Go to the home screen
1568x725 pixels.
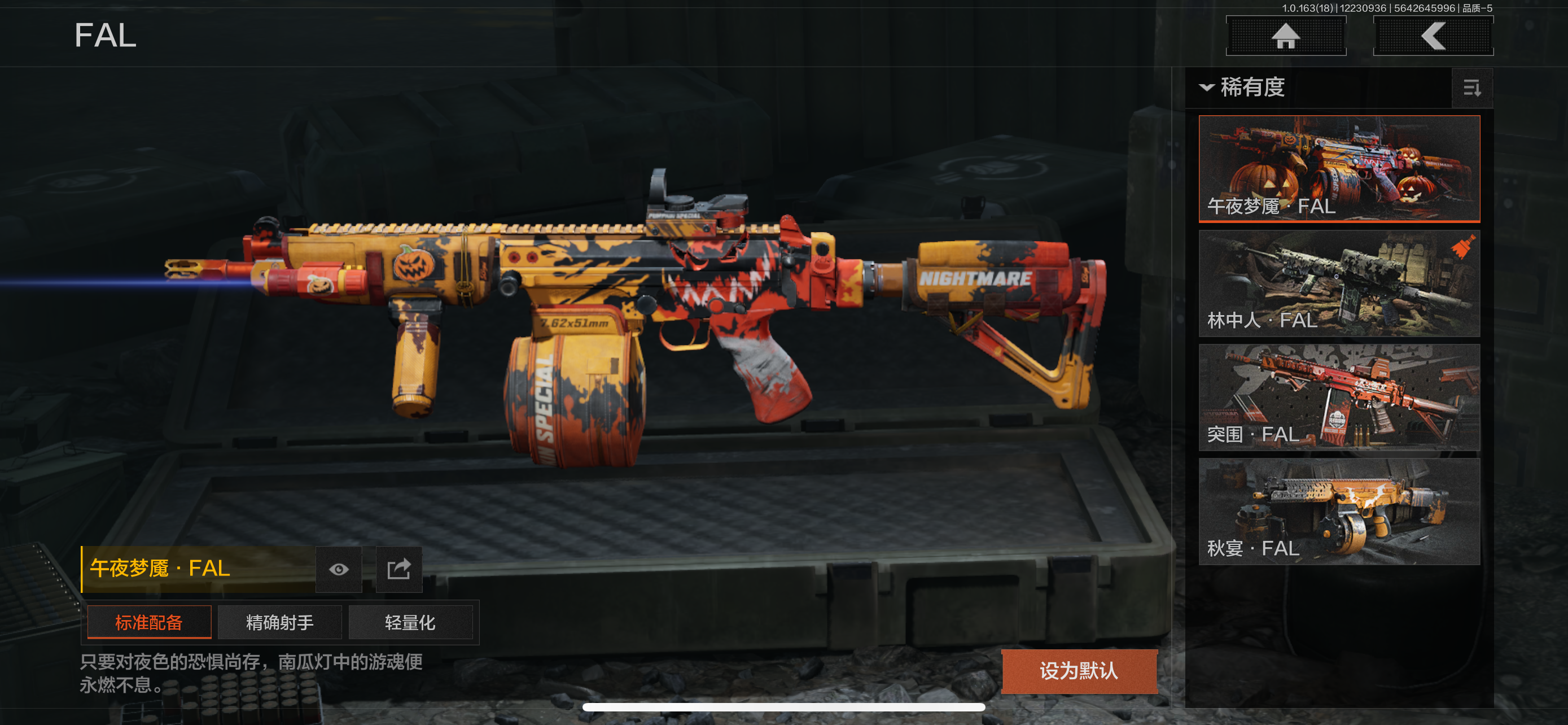click(x=1285, y=36)
